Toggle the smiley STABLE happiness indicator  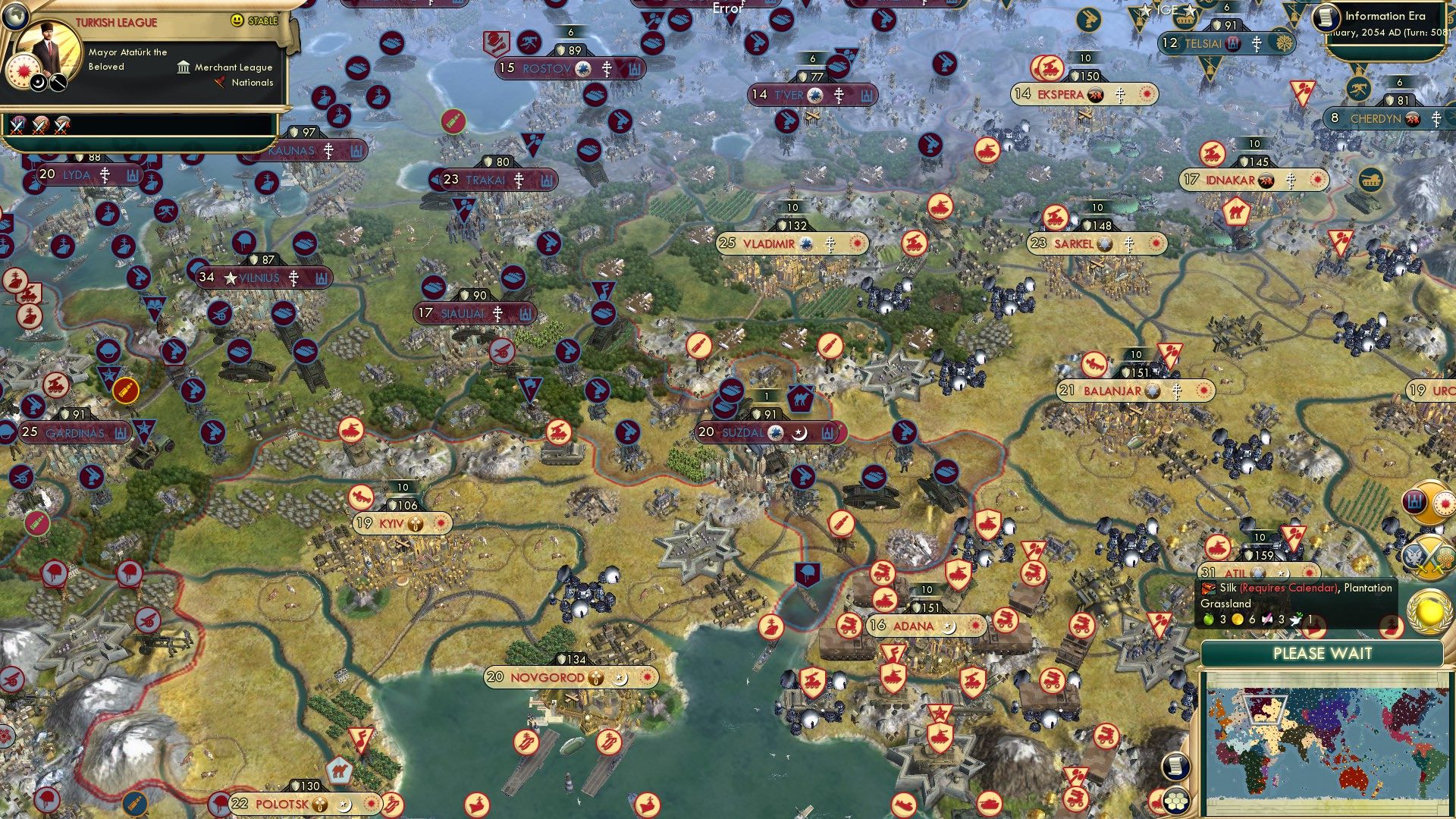click(236, 21)
